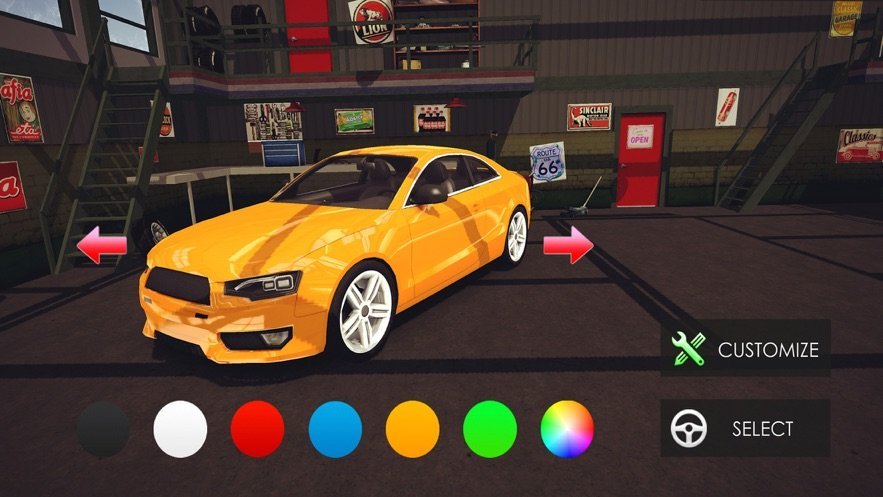883x497 pixels.
Task: Choose the white paint color
Action: pyautogui.click(x=180, y=429)
